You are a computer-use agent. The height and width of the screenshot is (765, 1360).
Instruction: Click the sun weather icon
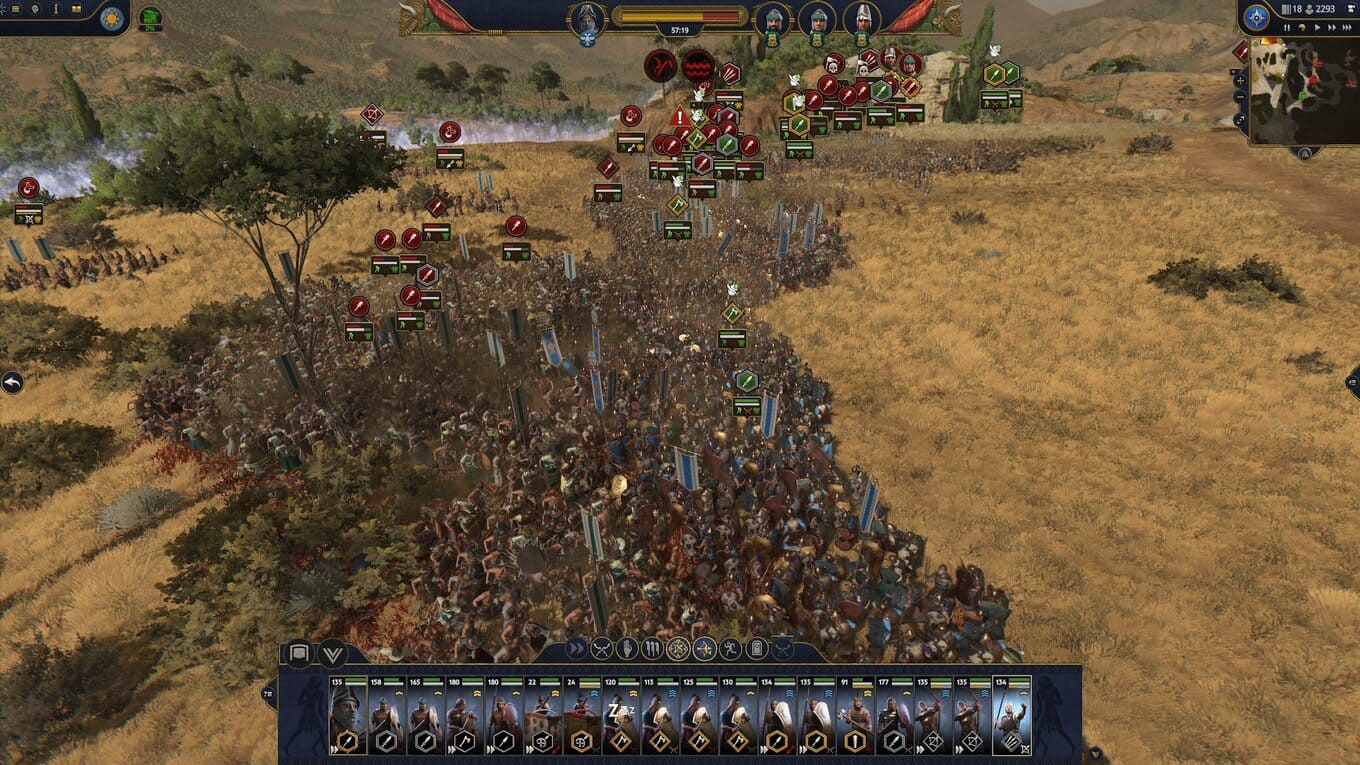112,17
